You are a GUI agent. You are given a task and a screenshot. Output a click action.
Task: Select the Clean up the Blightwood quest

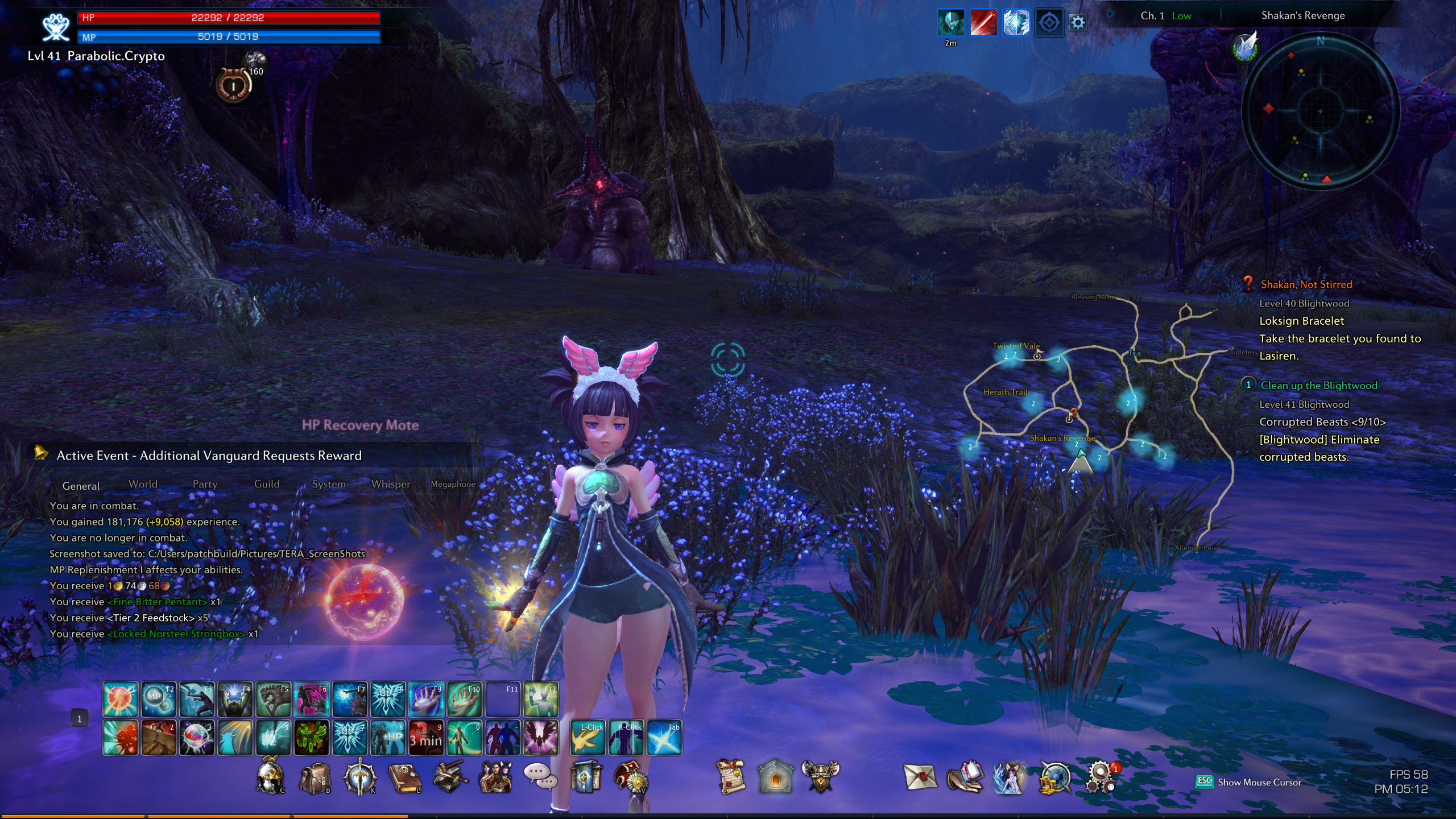tap(1319, 386)
